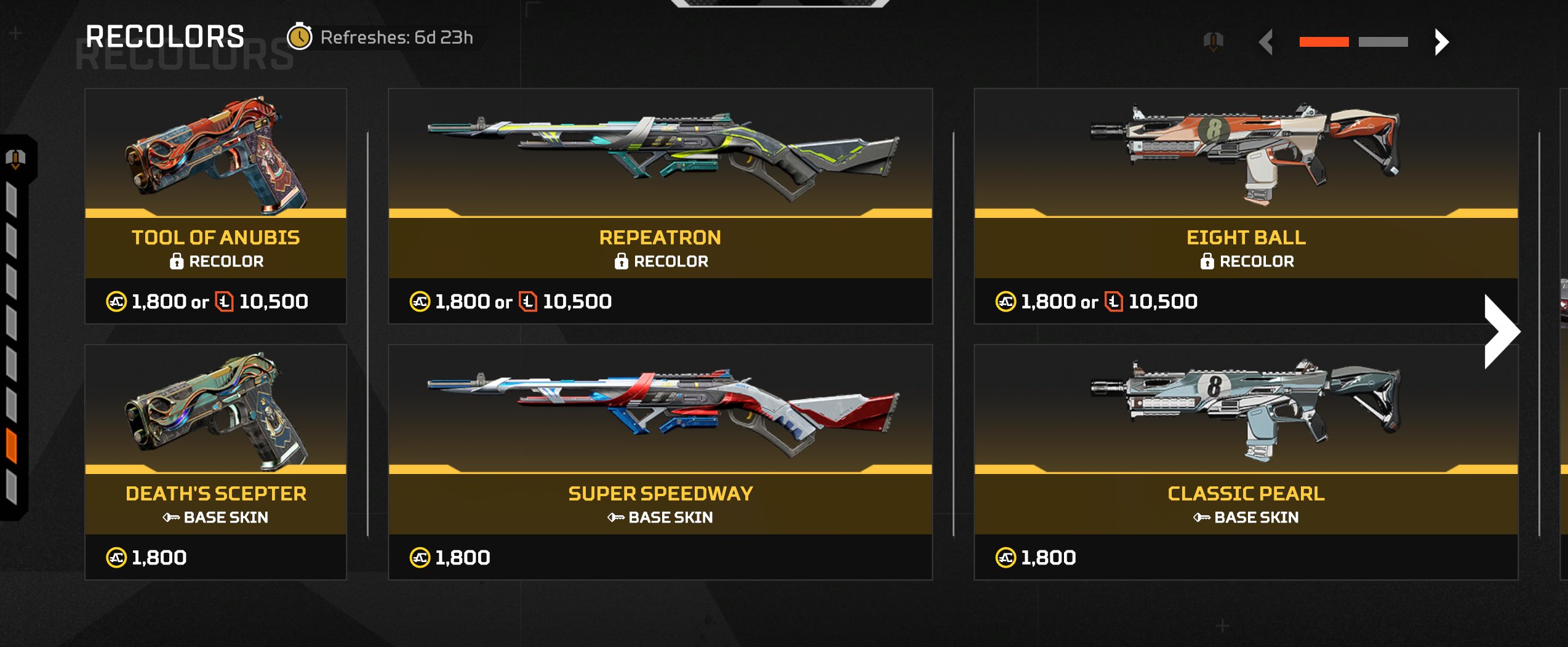Image resolution: width=1568 pixels, height=647 pixels.
Task: Advance pages using small top-right arrow
Action: 1441,42
